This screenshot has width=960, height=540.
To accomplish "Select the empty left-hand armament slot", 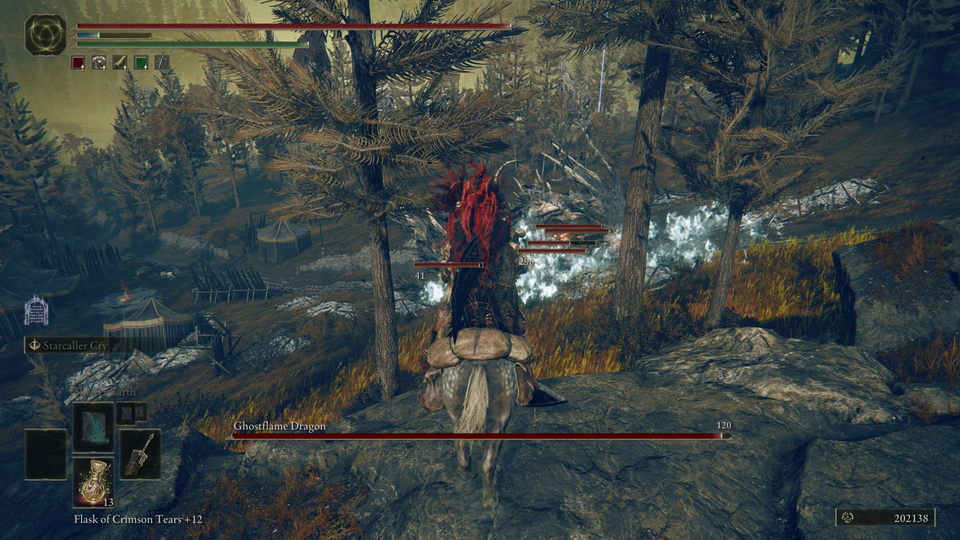I will tap(45, 454).
